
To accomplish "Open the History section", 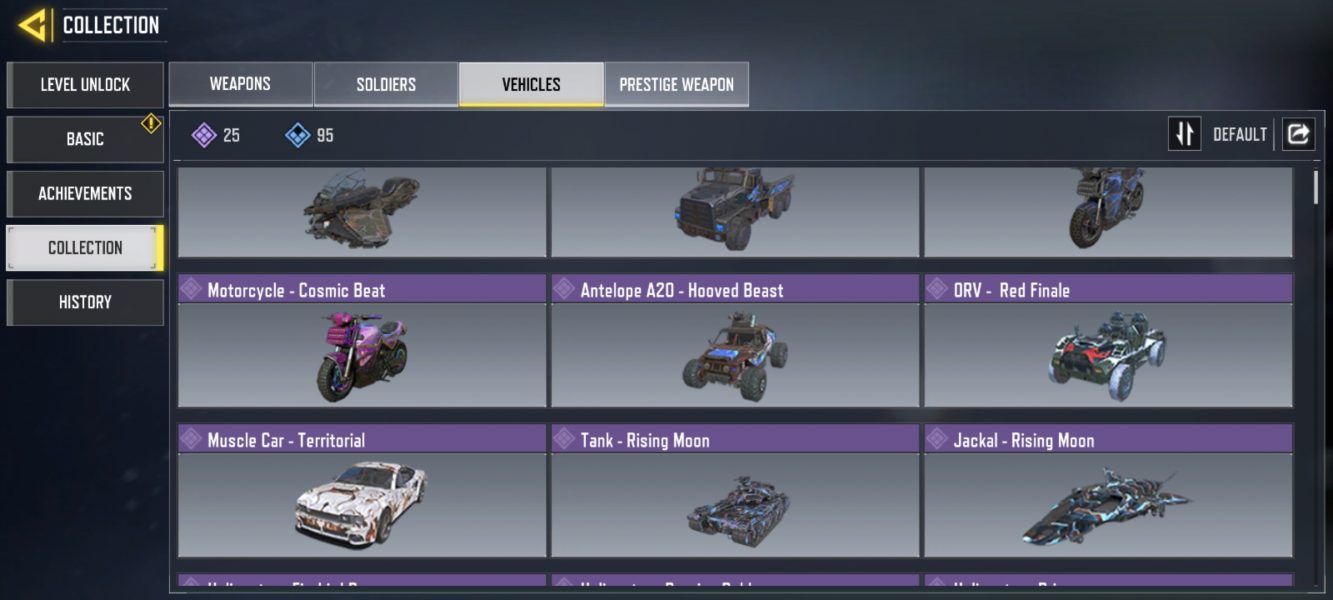I will (x=85, y=302).
